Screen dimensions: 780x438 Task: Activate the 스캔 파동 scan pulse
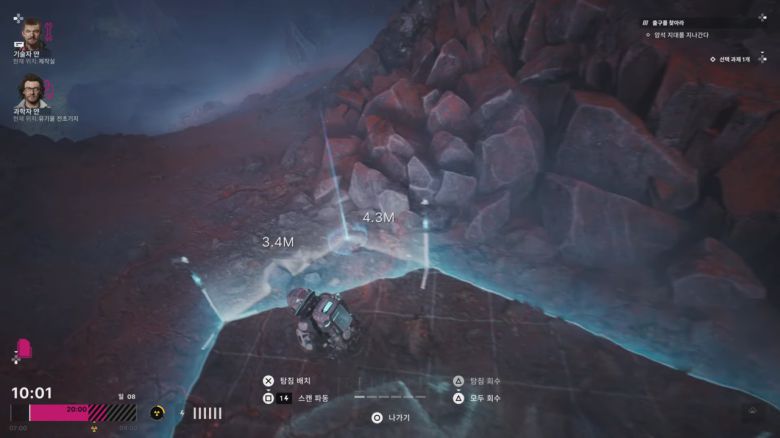pyautogui.click(x=310, y=398)
